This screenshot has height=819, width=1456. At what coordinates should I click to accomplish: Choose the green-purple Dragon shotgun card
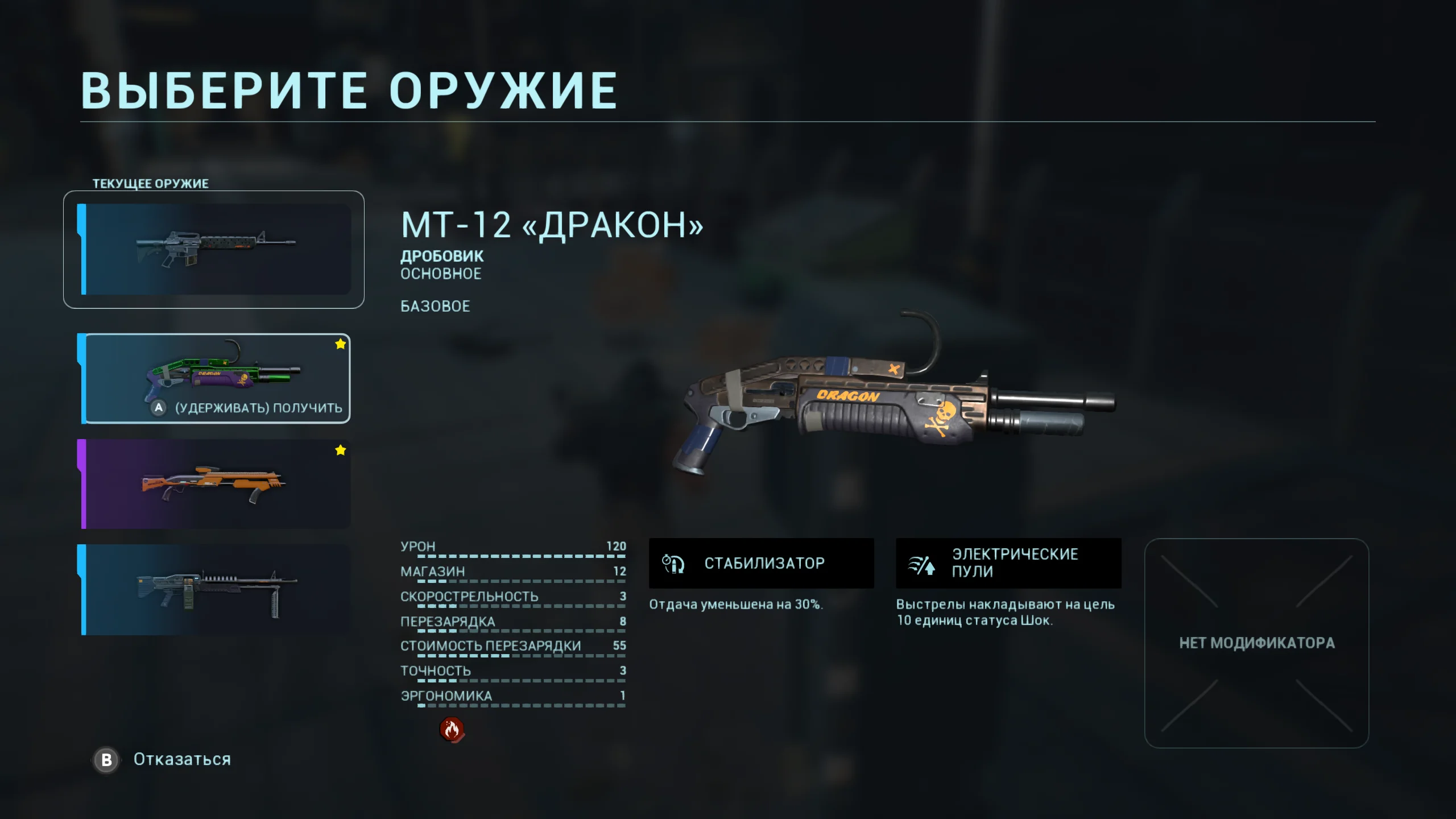(216, 377)
